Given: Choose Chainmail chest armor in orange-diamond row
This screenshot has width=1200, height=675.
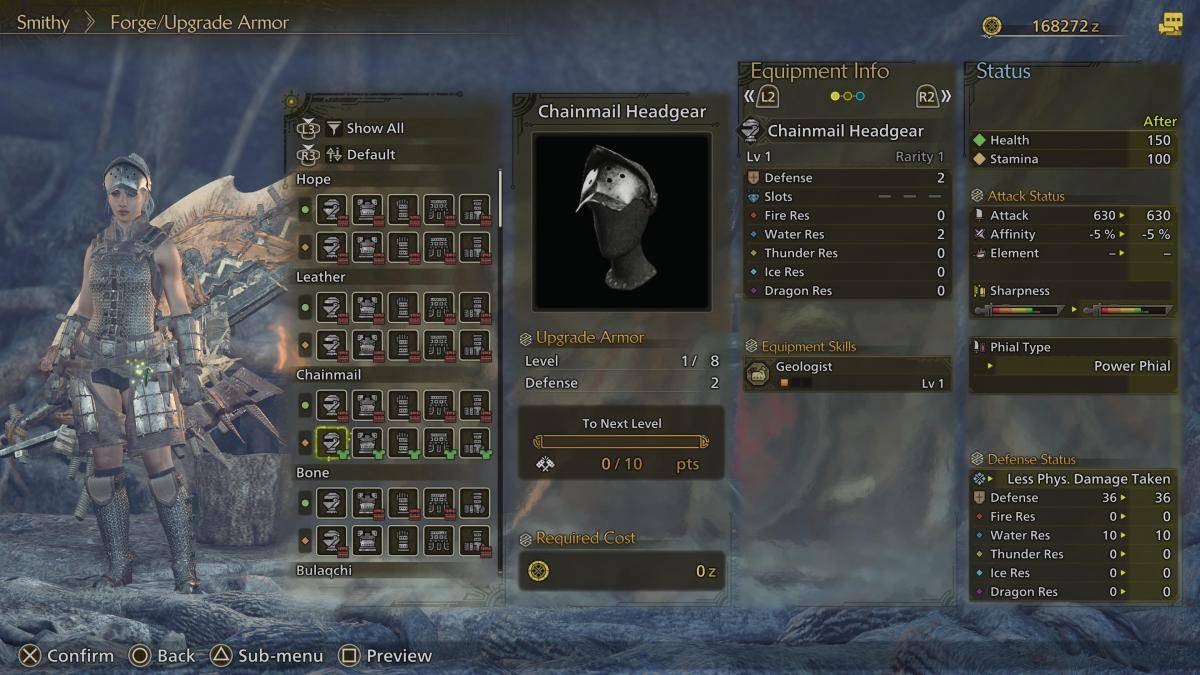Looking at the screenshot, I should (367, 441).
